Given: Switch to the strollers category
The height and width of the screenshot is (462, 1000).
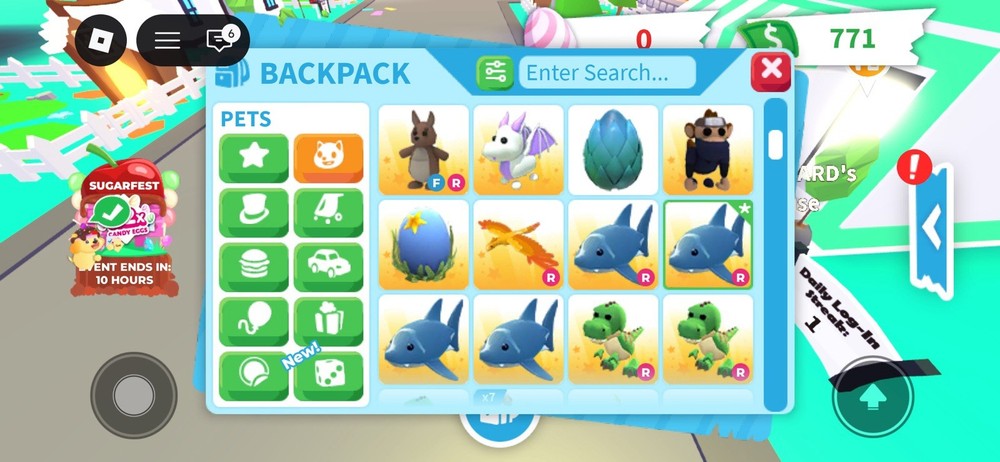Looking at the screenshot, I should 328,212.
